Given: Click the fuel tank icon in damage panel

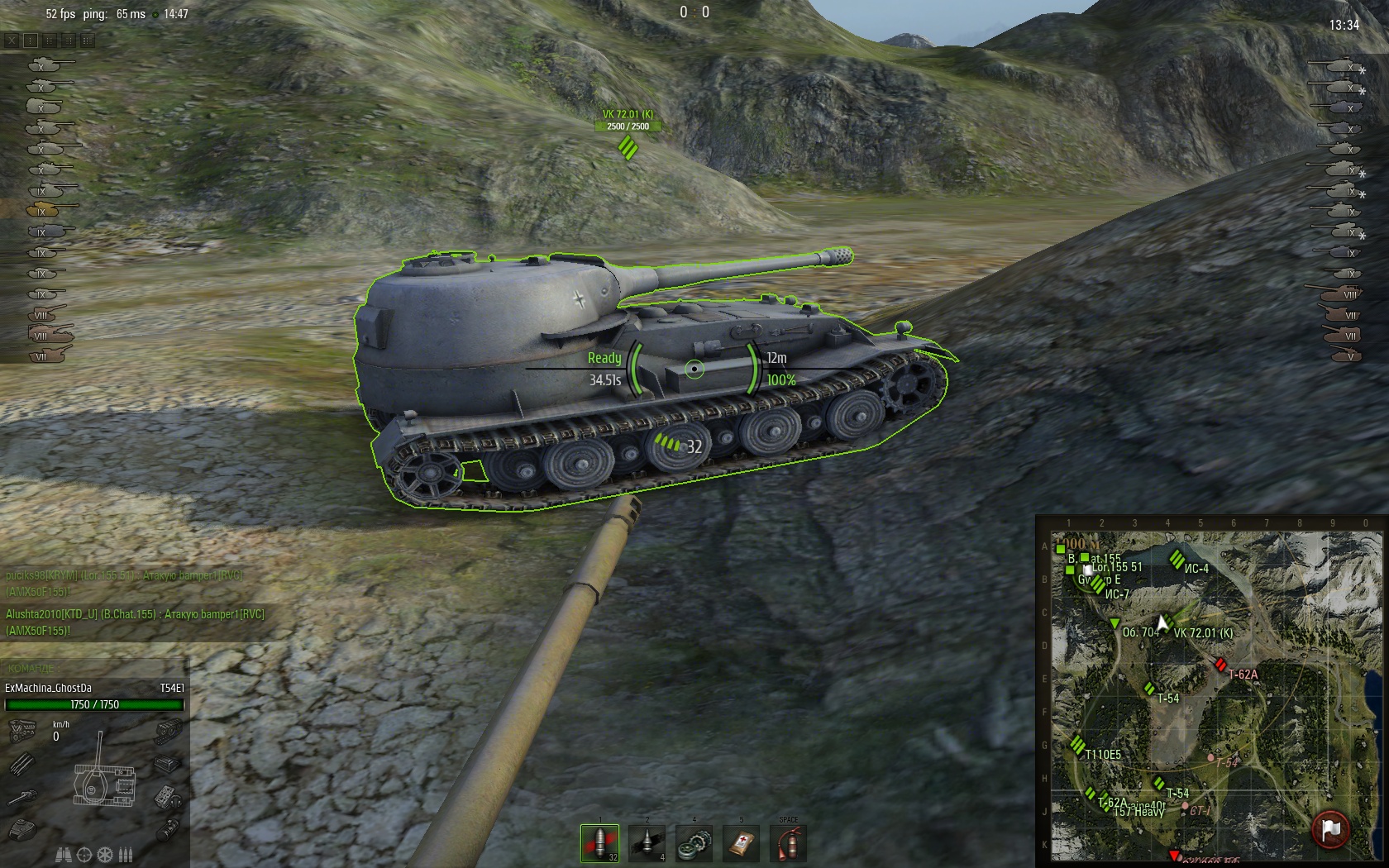Looking at the screenshot, I should pyautogui.click(x=169, y=829).
